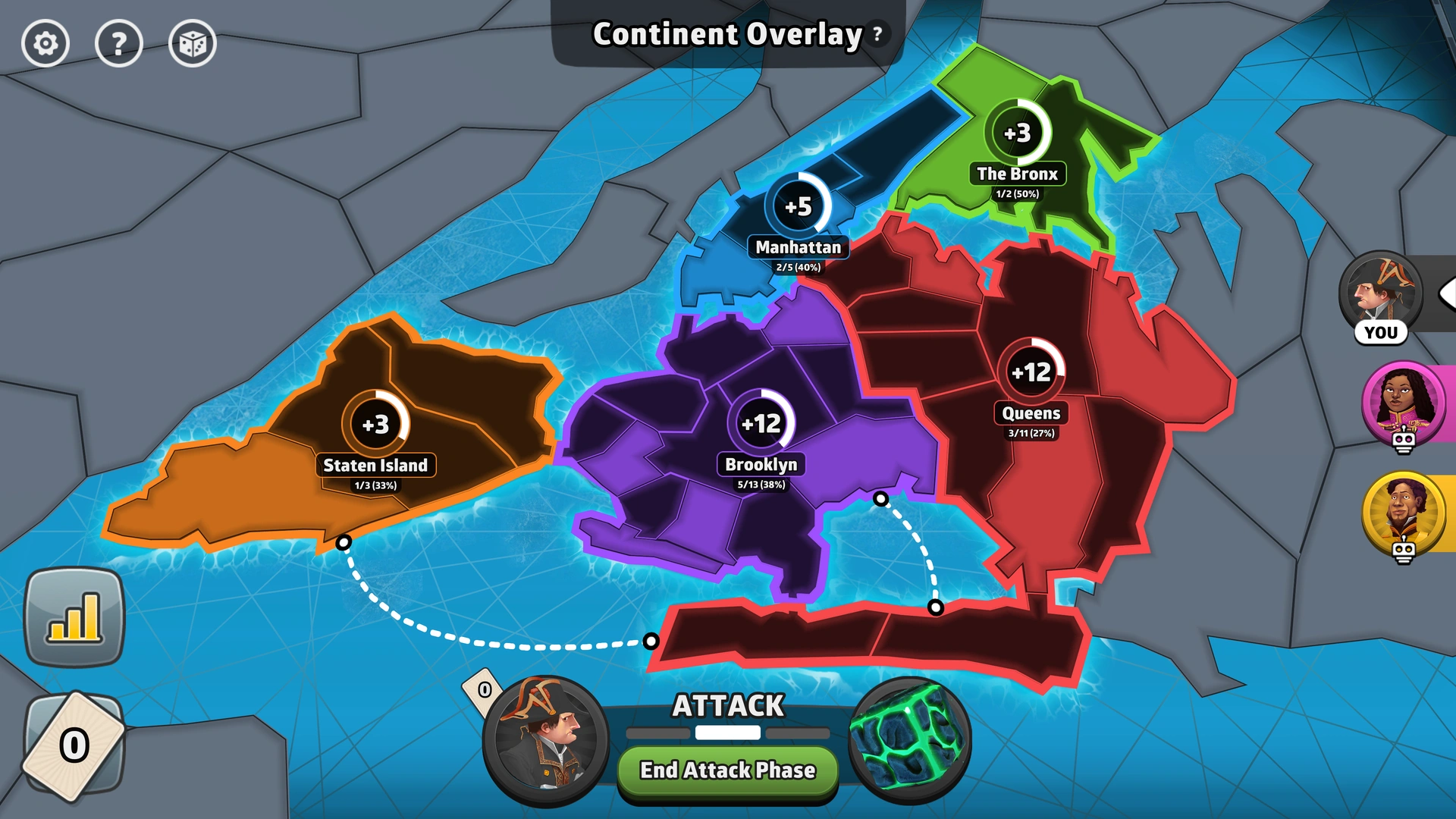Switch to the Continent Overlay view
Image resolution: width=1456 pixels, height=819 pixels.
[726, 34]
